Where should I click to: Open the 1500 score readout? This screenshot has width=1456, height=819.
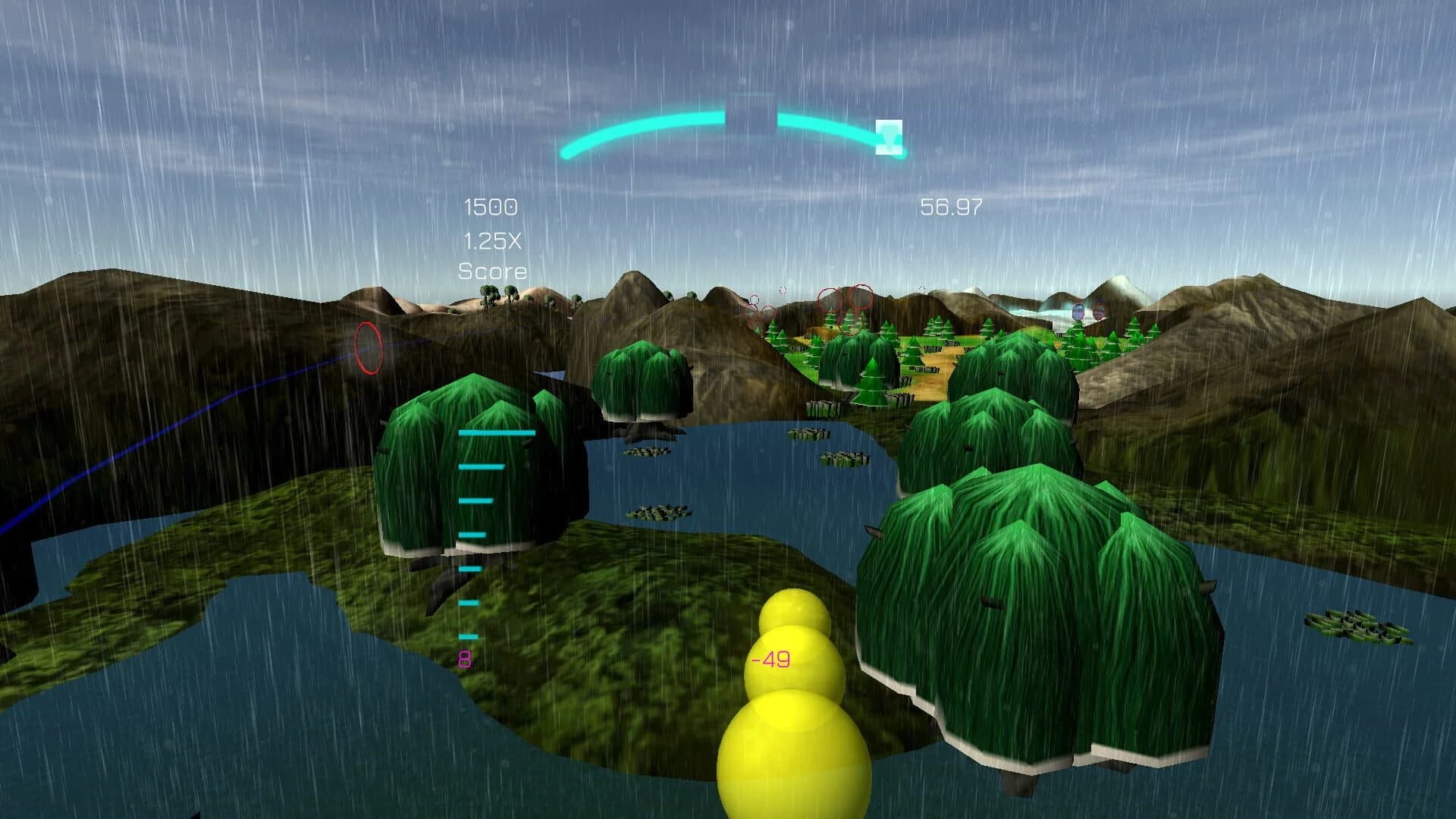(x=491, y=206)
